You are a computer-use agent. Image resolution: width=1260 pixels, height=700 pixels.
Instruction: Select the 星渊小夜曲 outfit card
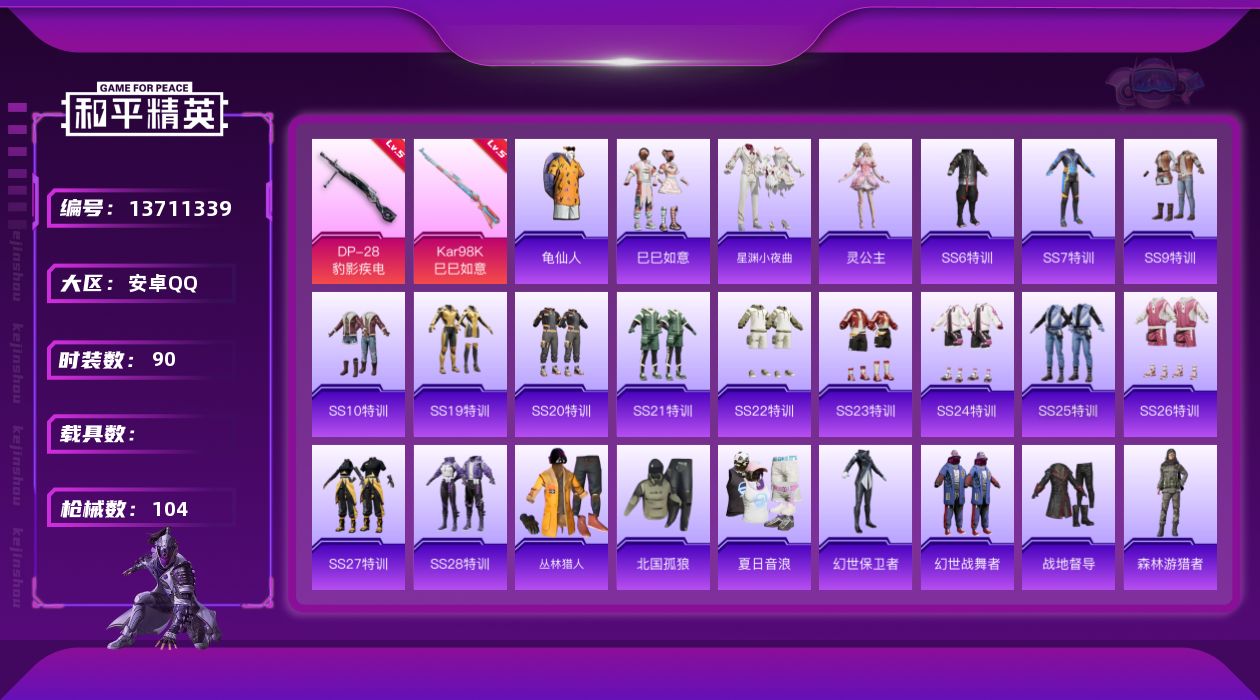tap(764, 211)
